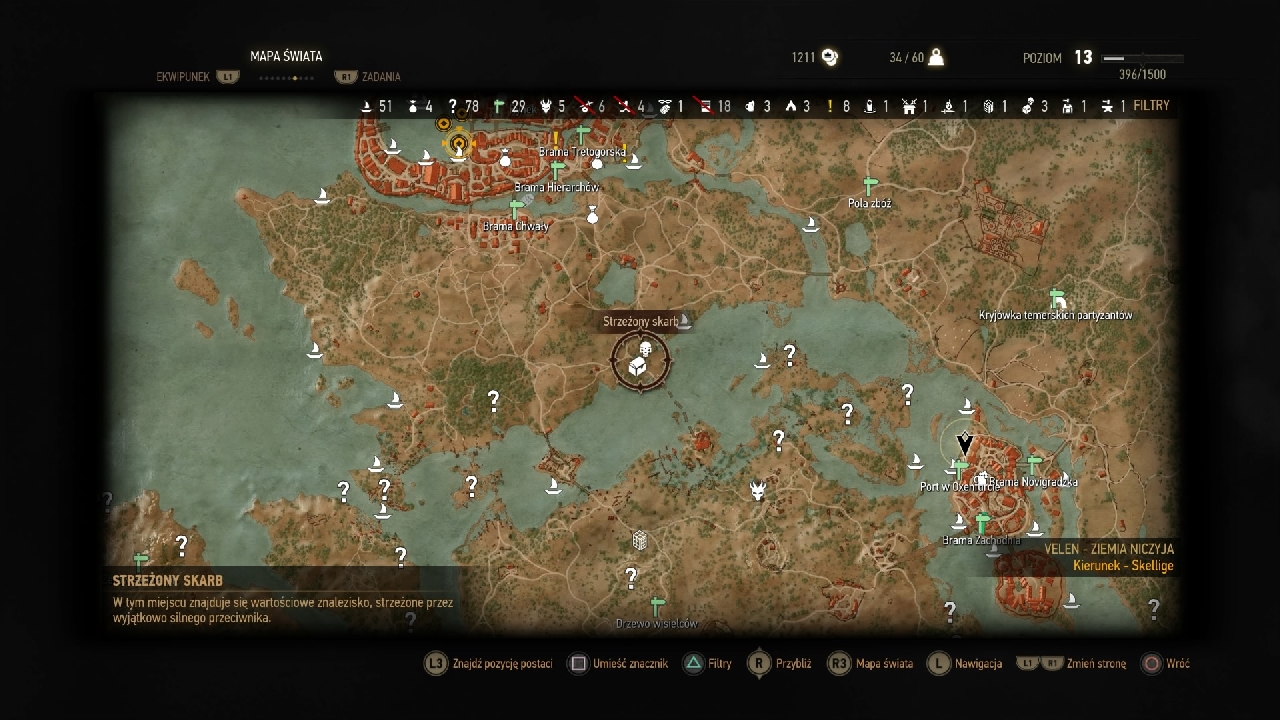Image resolution: width=1280 pixels, height=720 pixels.
Task: Open the Filtry map filters
Action: pos(1151,106)
